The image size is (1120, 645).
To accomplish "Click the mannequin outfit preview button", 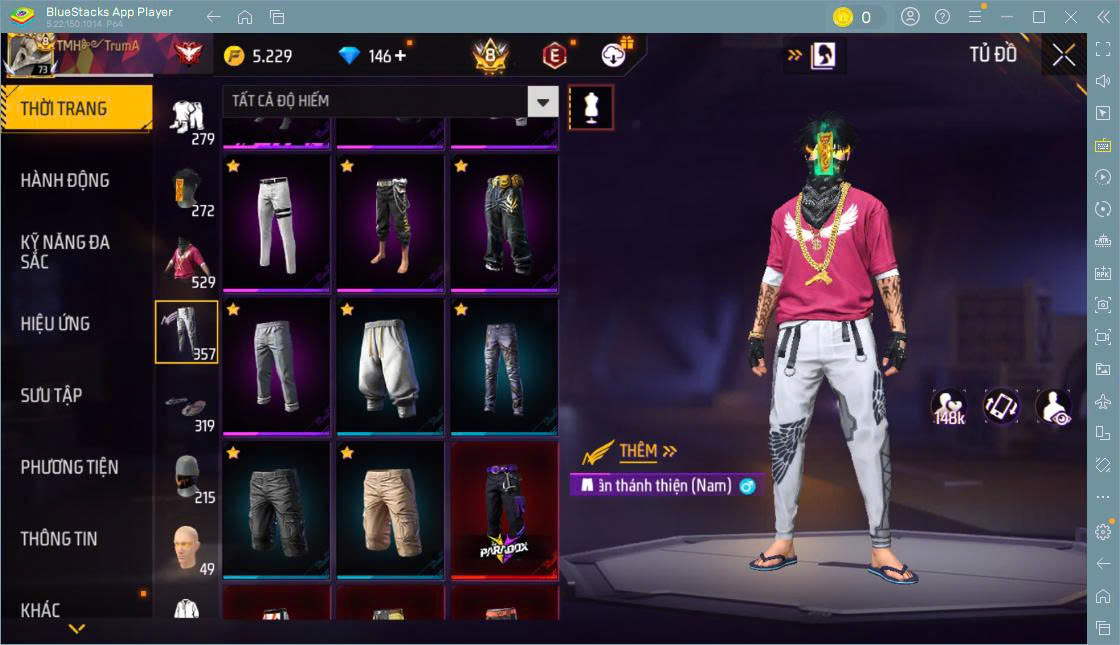I will click(x=591, y=107).
